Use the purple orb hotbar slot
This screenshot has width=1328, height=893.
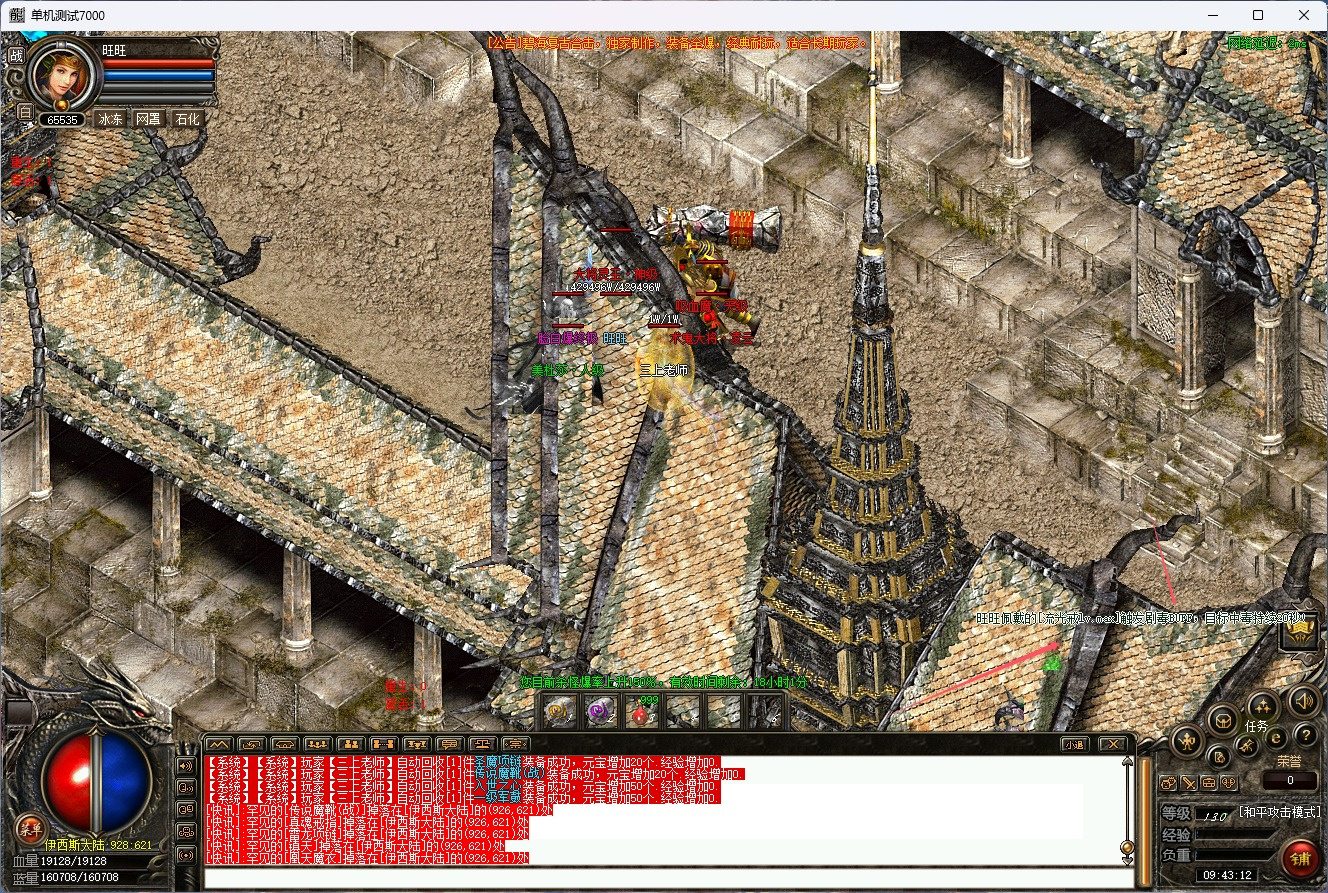(x=600, y=711)
